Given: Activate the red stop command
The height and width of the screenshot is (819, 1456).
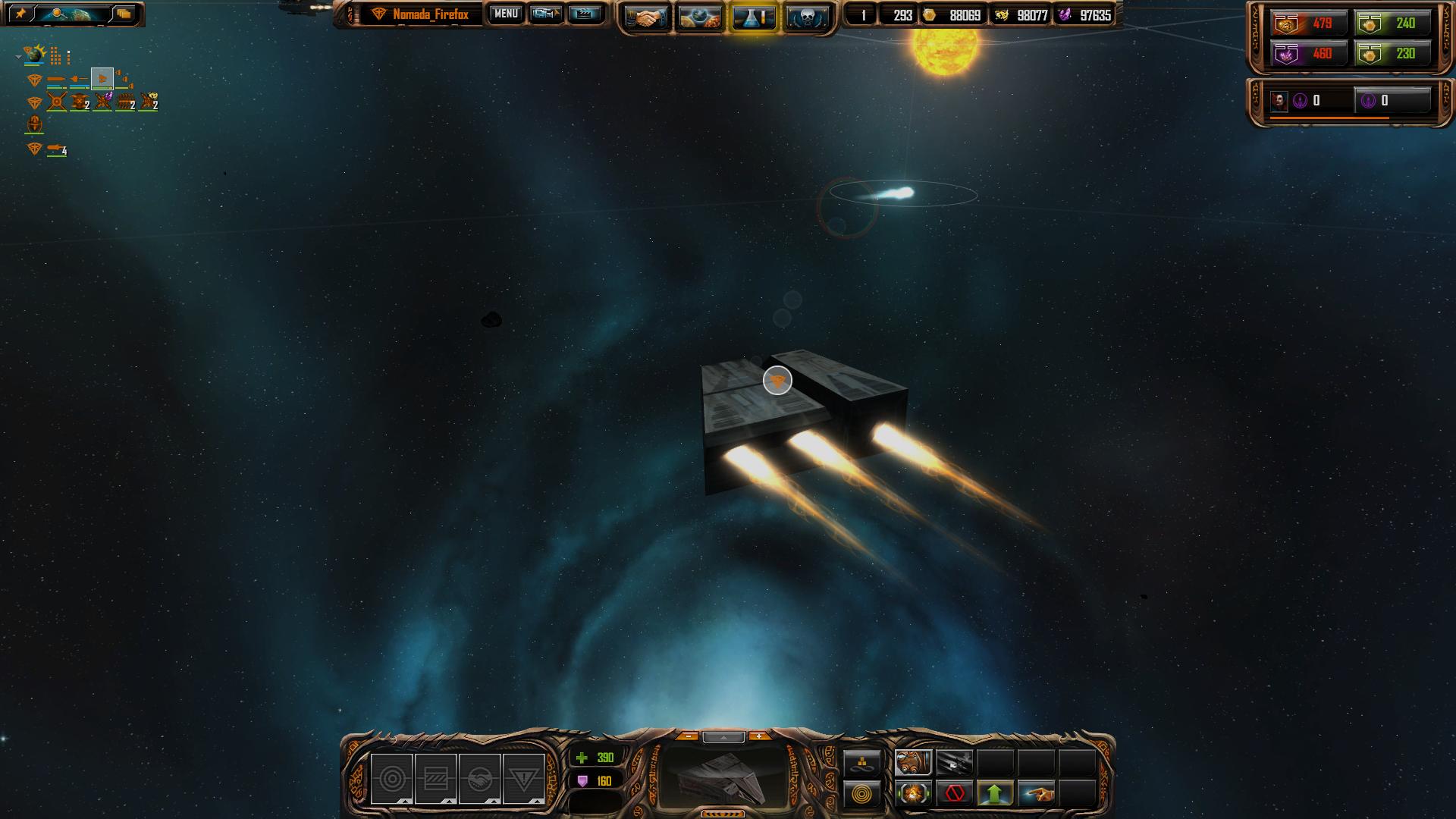Looking at the screenshot, I should coord(955,794).
